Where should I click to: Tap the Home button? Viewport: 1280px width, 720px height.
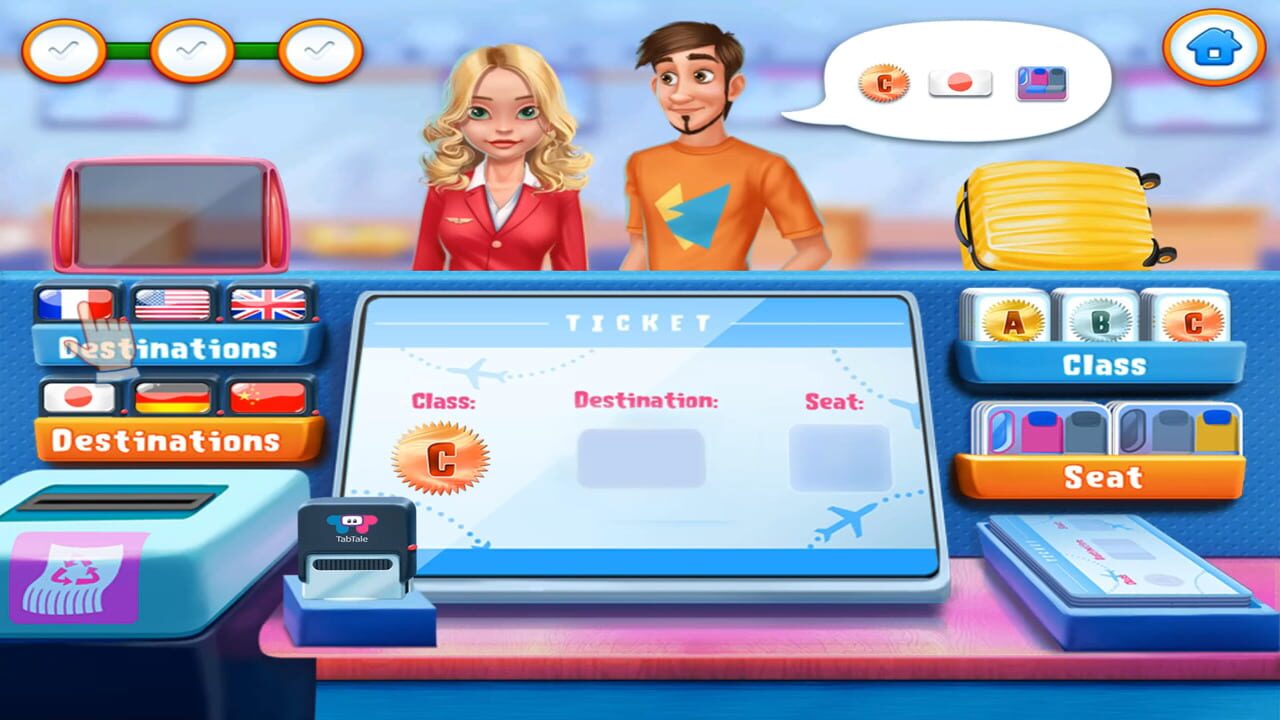coord(1213,47)
